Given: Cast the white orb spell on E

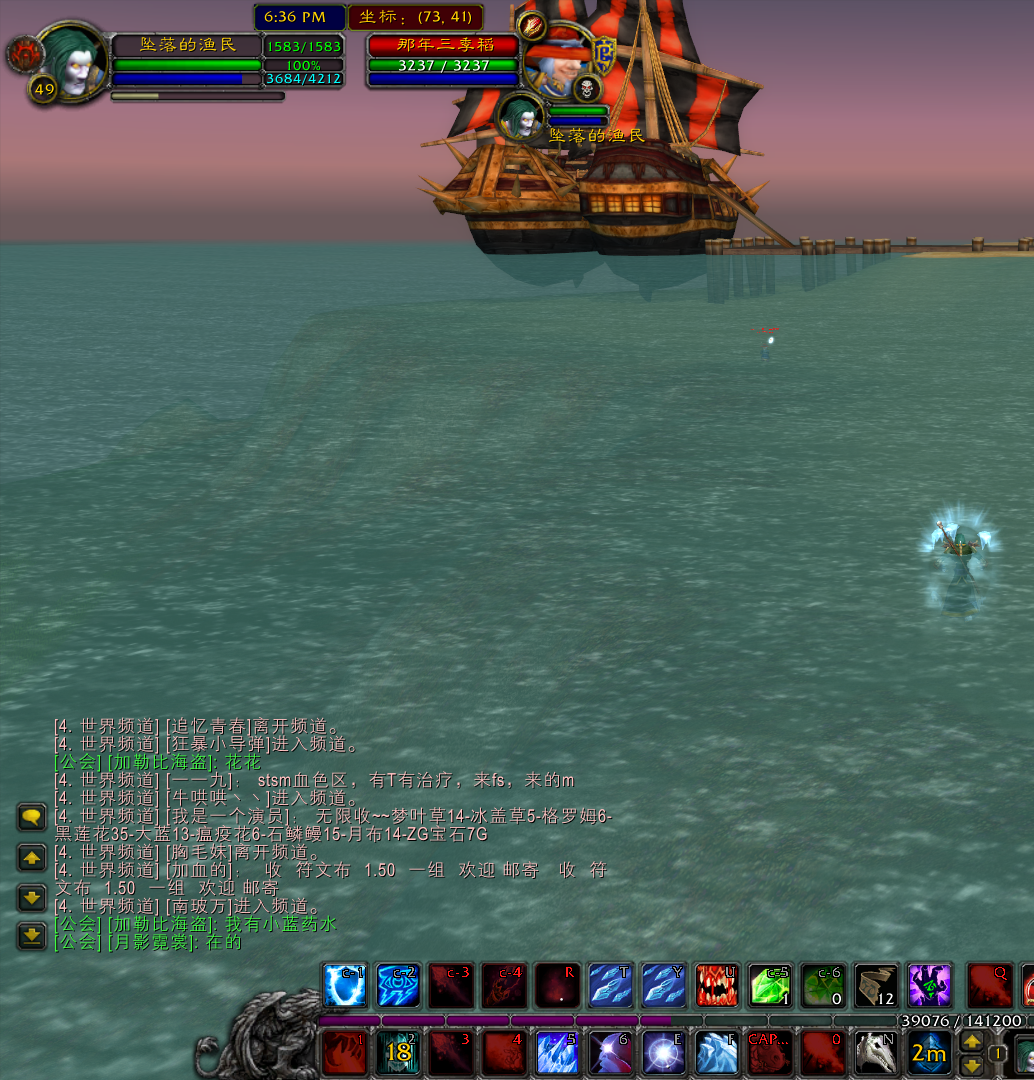Looking at the screenshot, I should [663, 1054].
